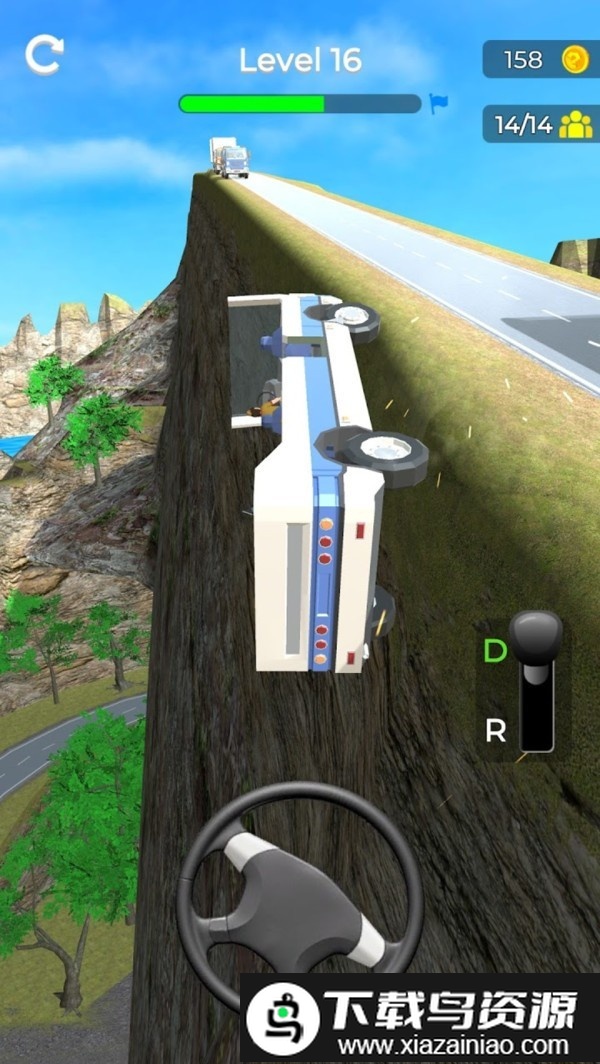600x1064 pixels.
Task: Open the gold coin balance counter
Action: [540, 60]
